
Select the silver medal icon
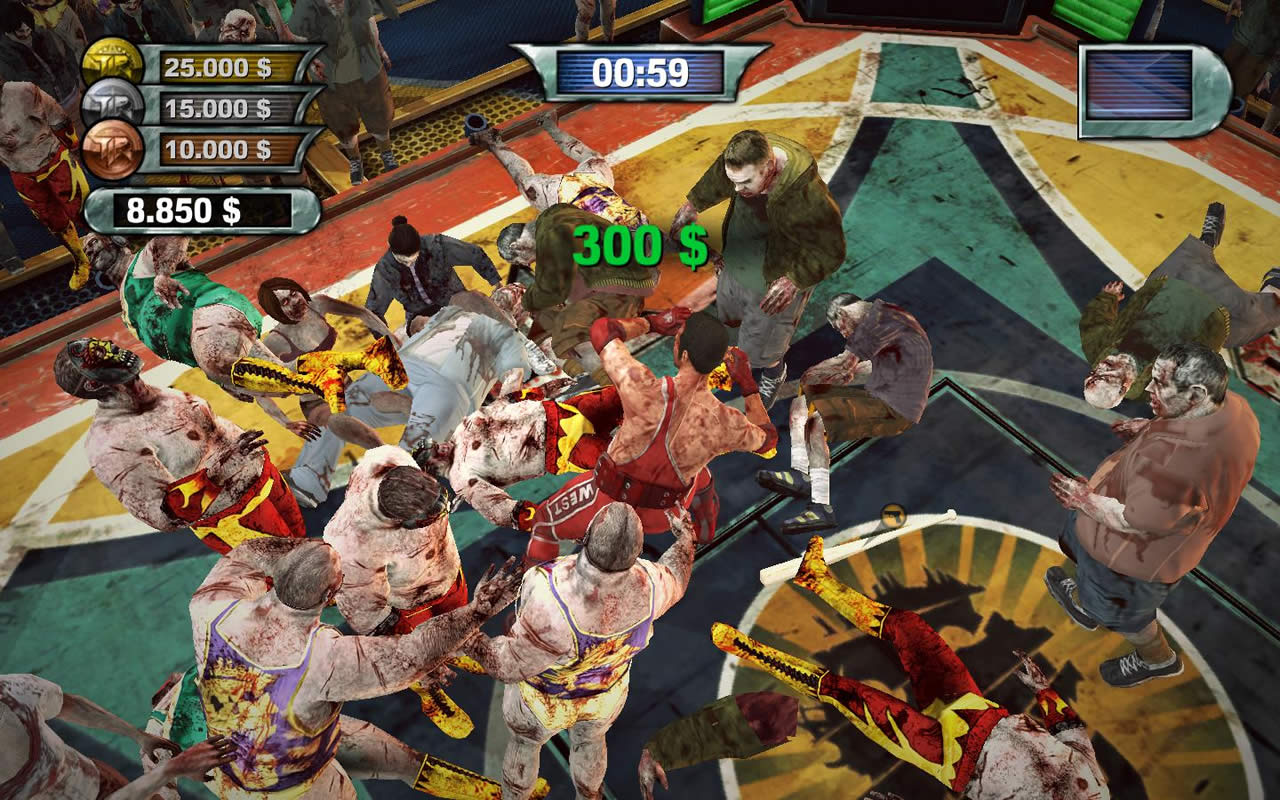[x=112, y=107]
